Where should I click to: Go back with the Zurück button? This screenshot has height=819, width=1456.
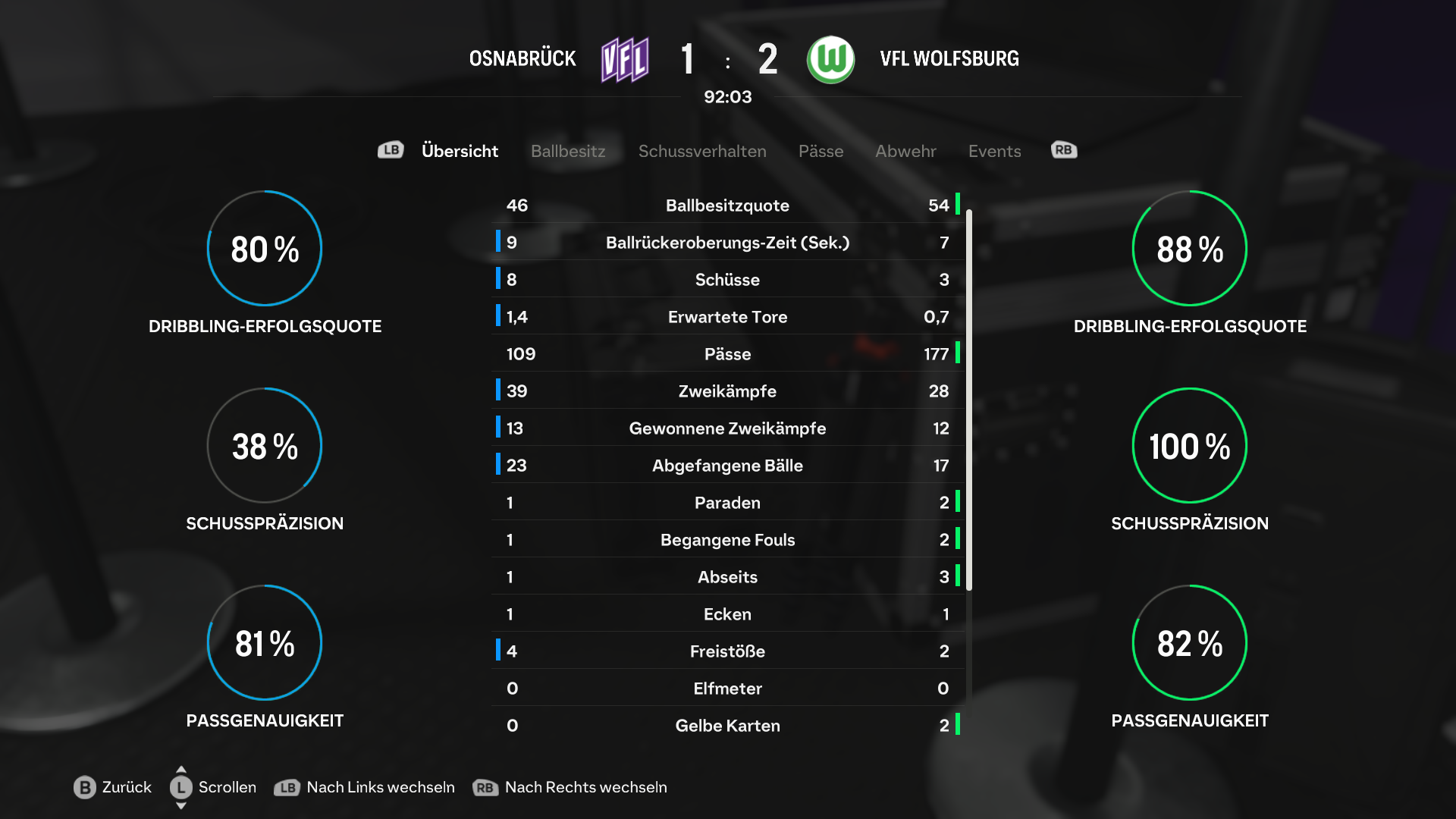point(113,787)
